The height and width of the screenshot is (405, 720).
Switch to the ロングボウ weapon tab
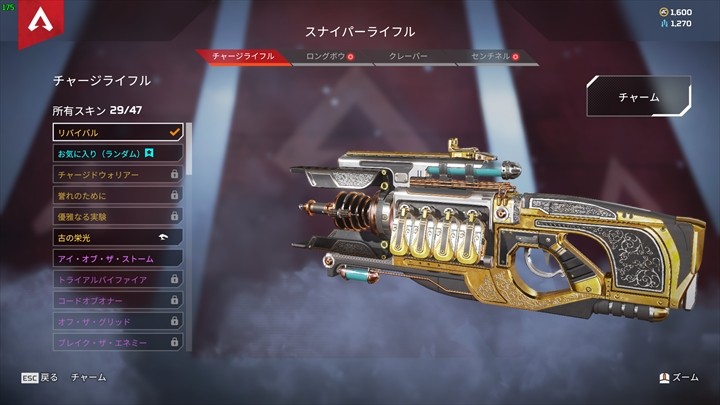[326, 57]
